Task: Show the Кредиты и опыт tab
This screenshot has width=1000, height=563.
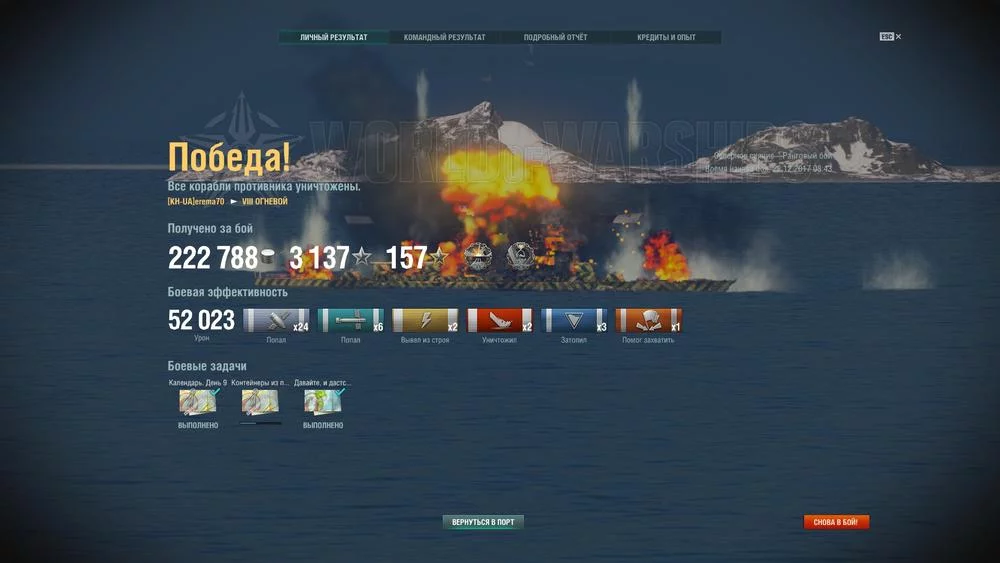Action: pyautogui.click(x=666, y=38)
